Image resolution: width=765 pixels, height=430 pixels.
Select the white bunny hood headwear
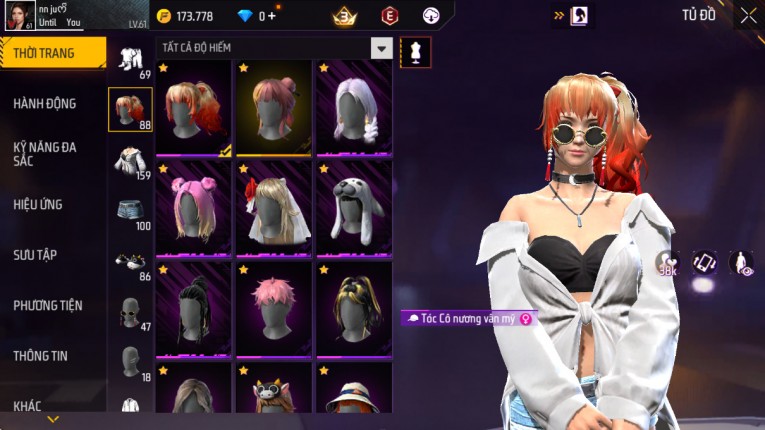point(354,207)
